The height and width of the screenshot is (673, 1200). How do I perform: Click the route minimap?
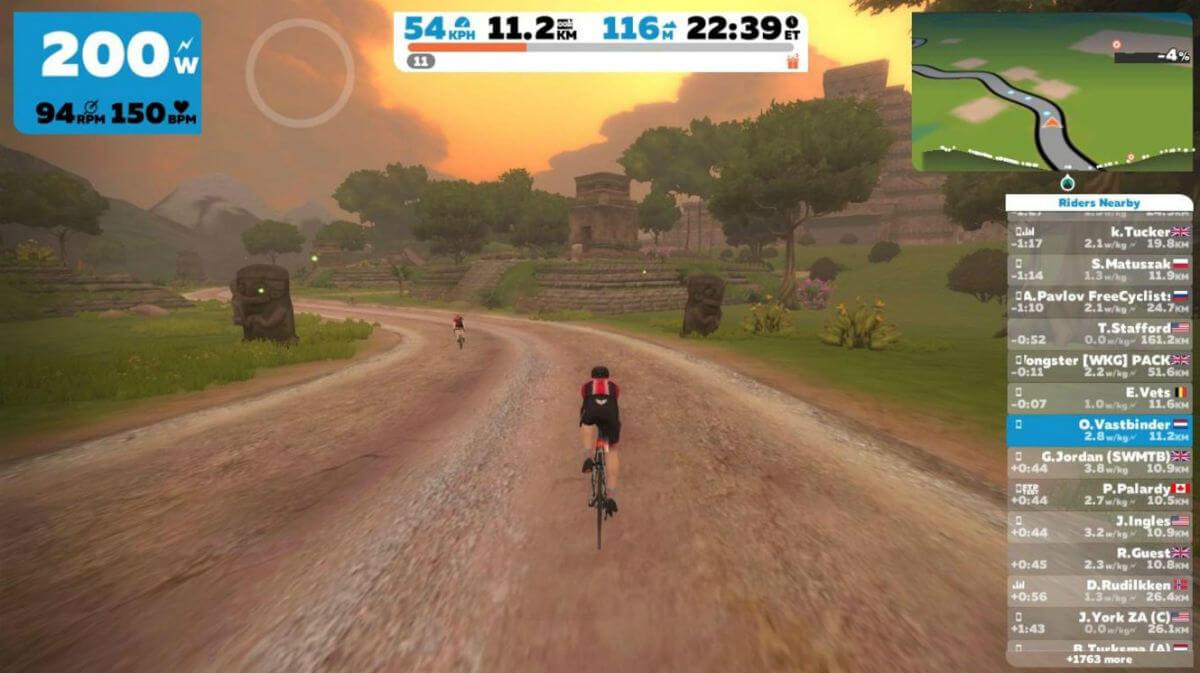click(x=1051, y=92)
